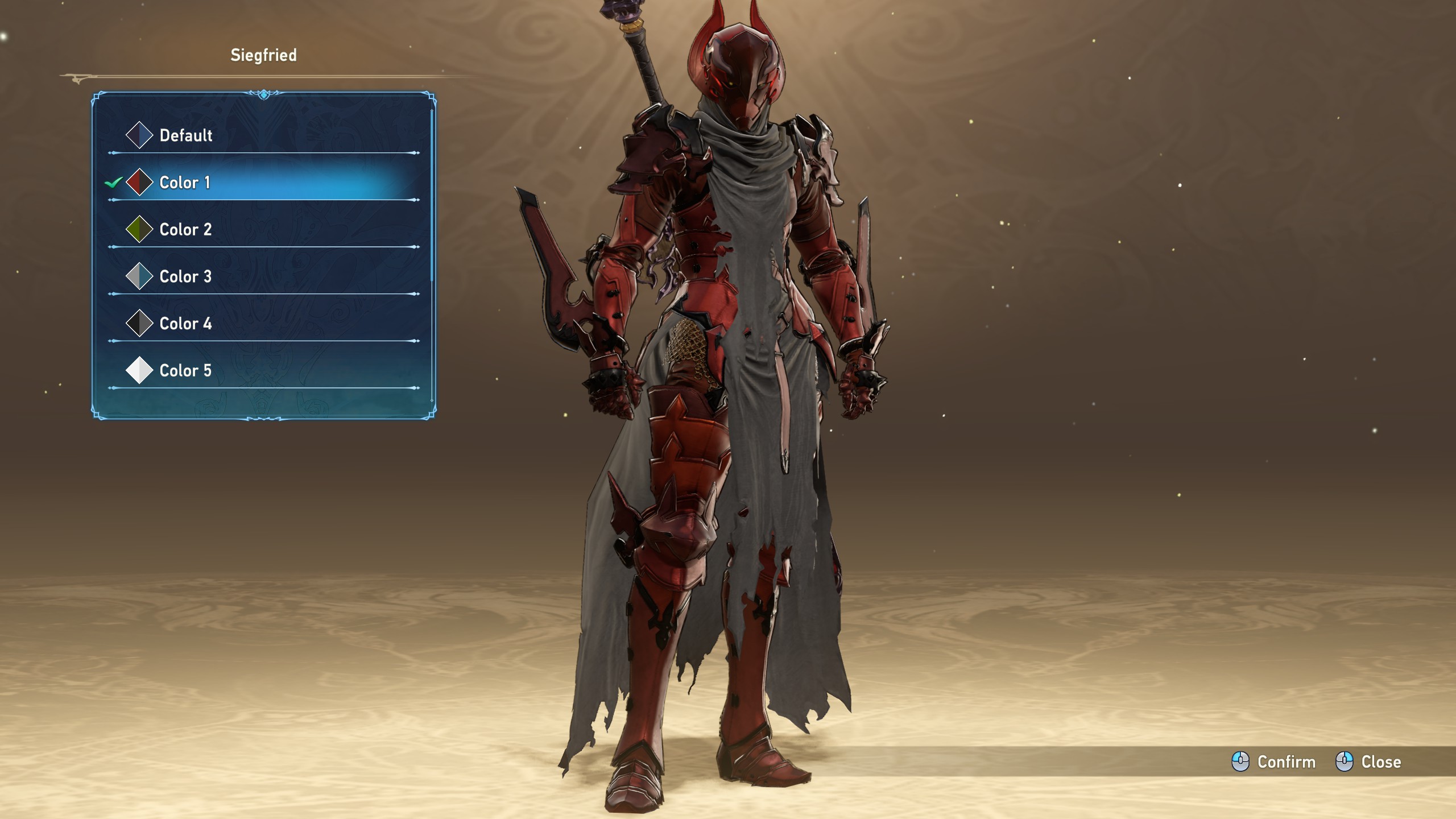
Task: Choose the Color 1 red option
Action: tap(184, 183)
